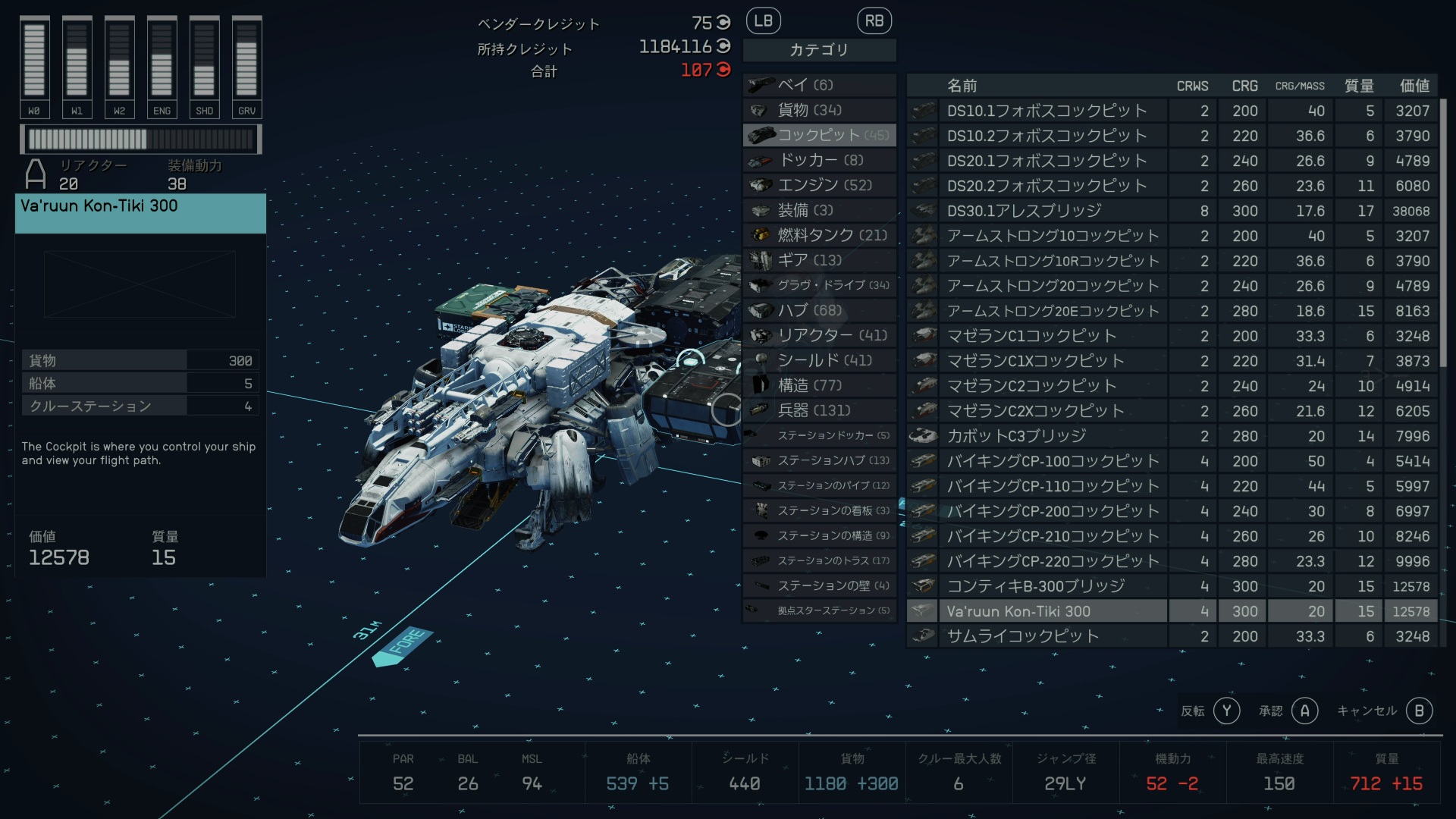This screenshot has width=1456, height=819.
Task: Select the DS10.1フォボスコックピット row
Action: [1046, 111]
